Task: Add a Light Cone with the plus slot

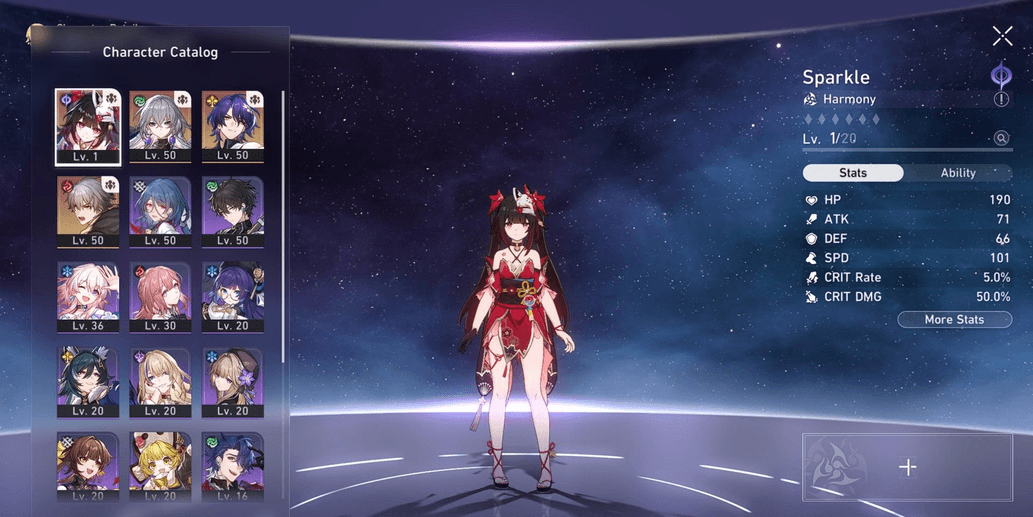Action: (907, 467)
